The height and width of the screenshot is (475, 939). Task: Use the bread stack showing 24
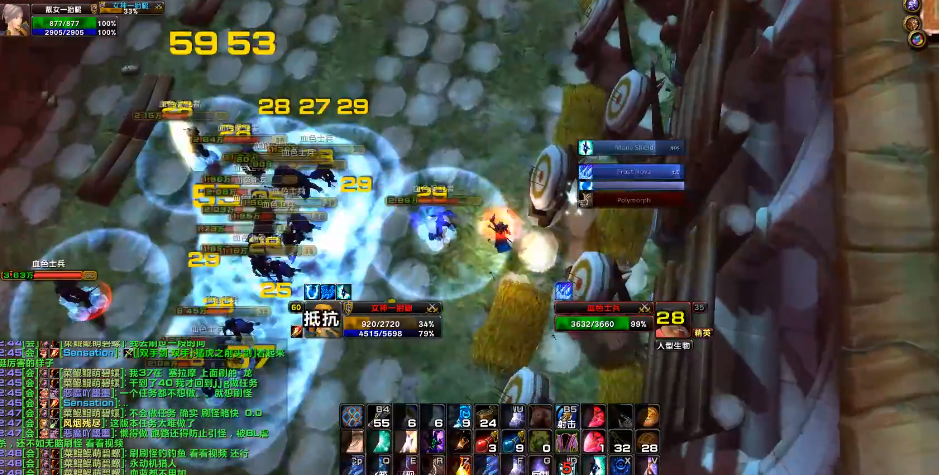[487, 416]
